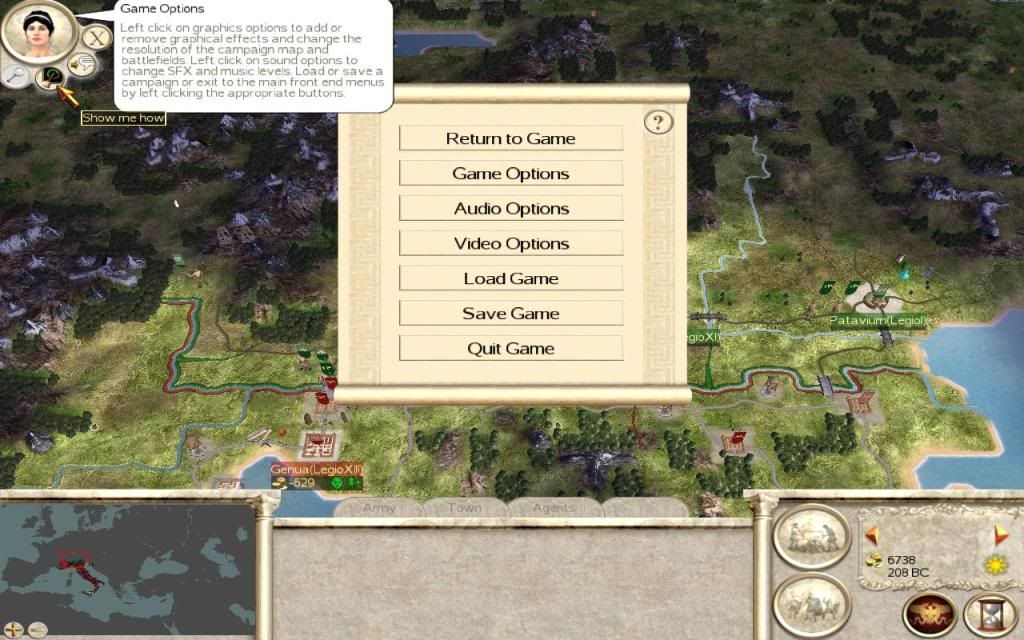Switch to the Town tab
The image size is (1024, 640).
coord(464,508)
